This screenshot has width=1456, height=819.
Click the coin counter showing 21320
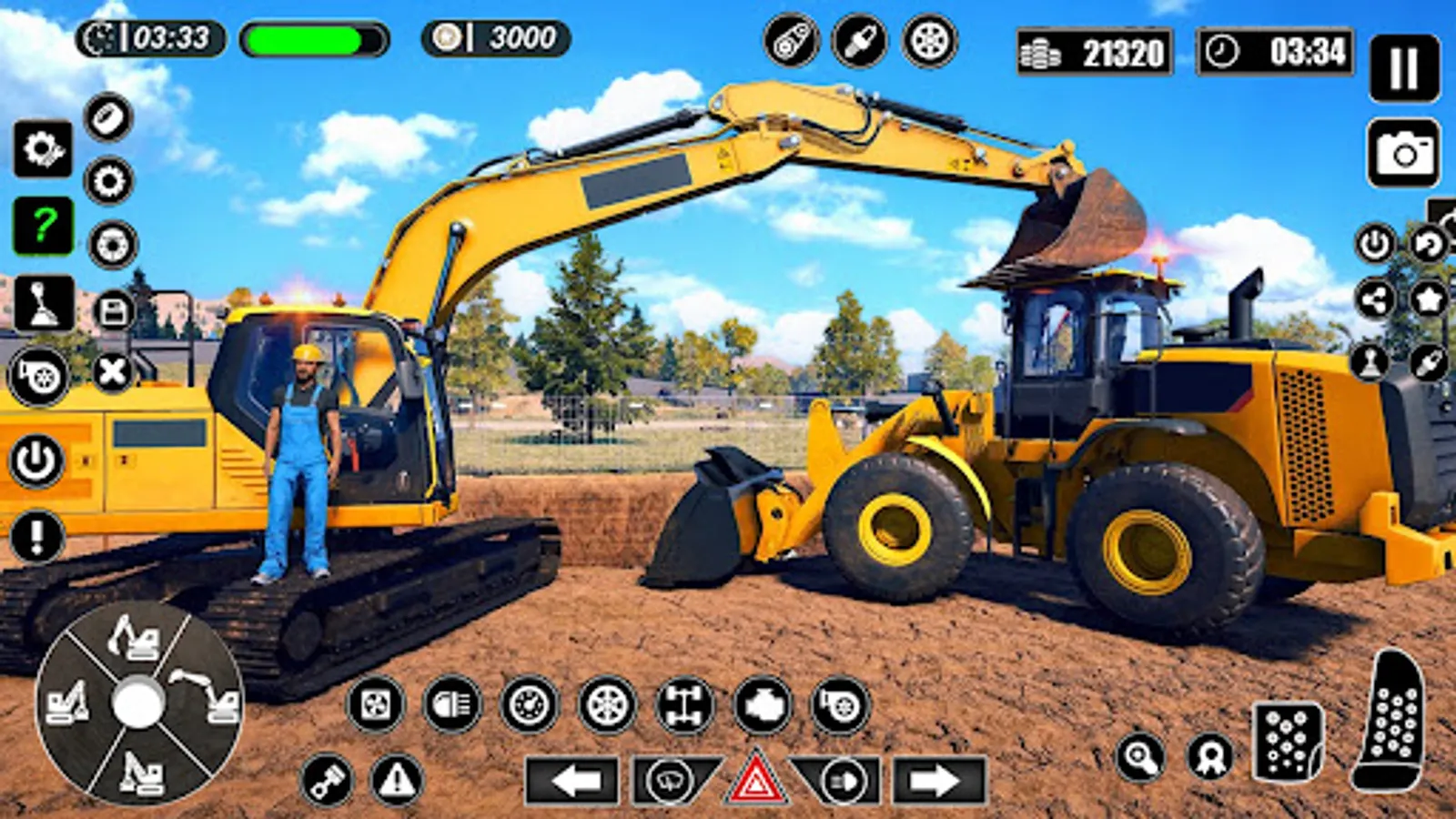click(x=1092, y=52)
